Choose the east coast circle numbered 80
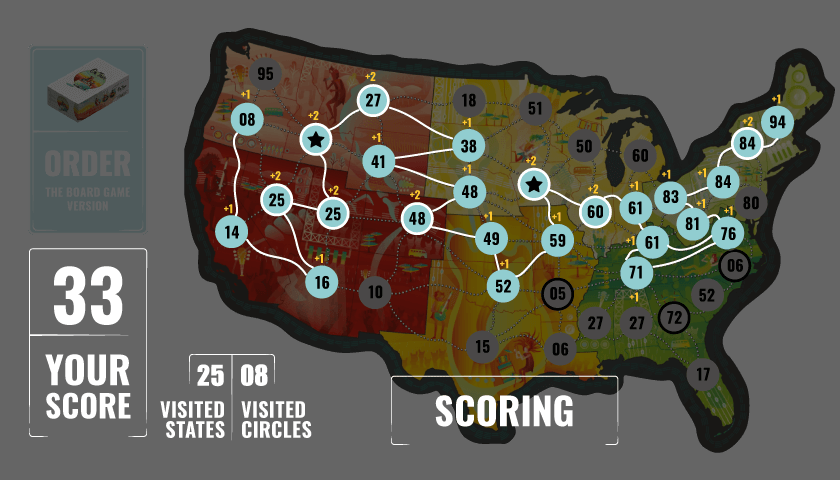The width and height of the screenshot is (840, 480). (751, 203)
